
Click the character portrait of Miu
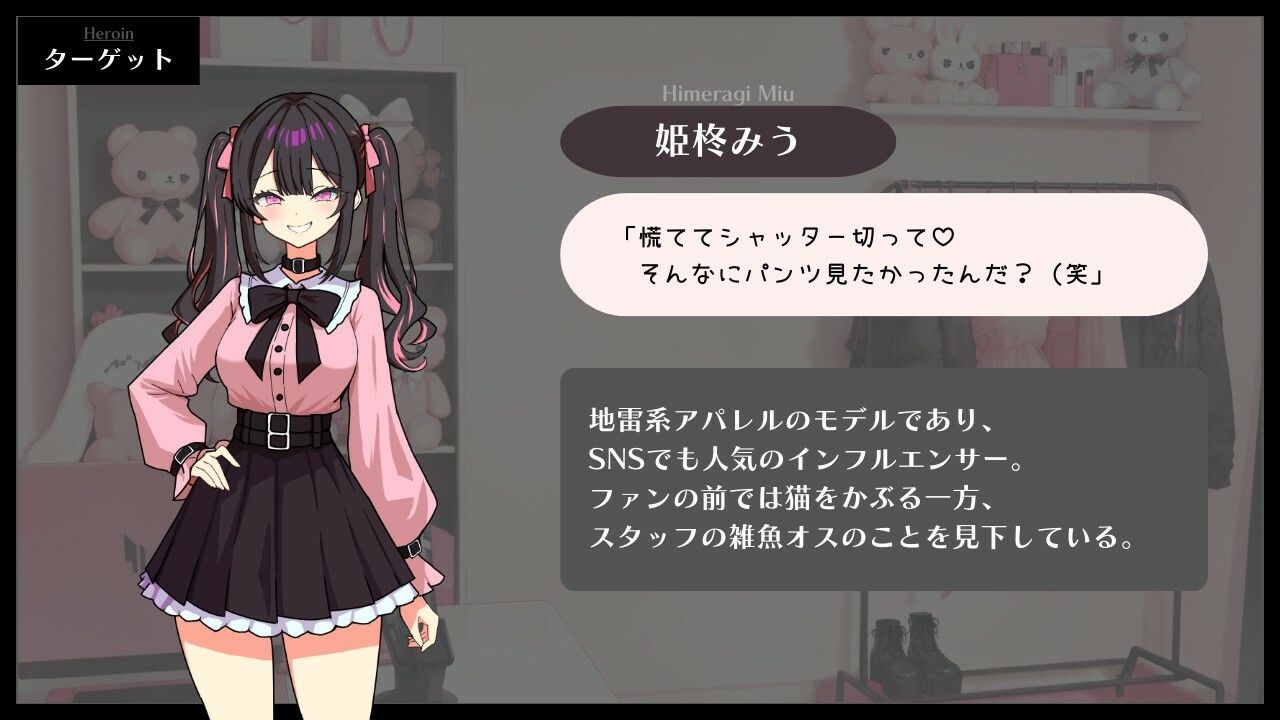290,400
